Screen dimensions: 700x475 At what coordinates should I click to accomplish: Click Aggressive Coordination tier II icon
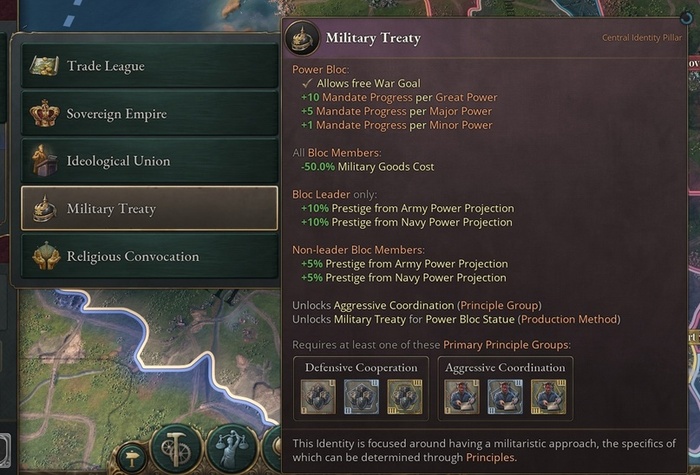pyautogui.click(x=505, y=397)
